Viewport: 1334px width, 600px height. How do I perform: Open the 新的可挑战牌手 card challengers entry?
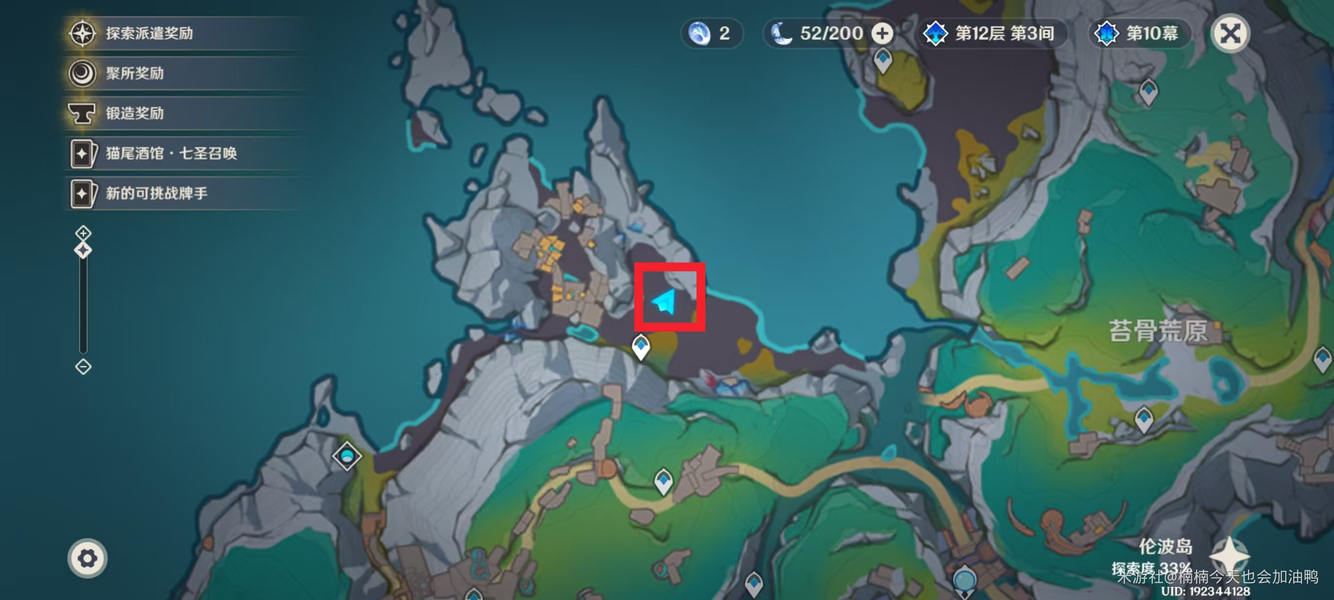pyautogui.click(x=156, y=193)
